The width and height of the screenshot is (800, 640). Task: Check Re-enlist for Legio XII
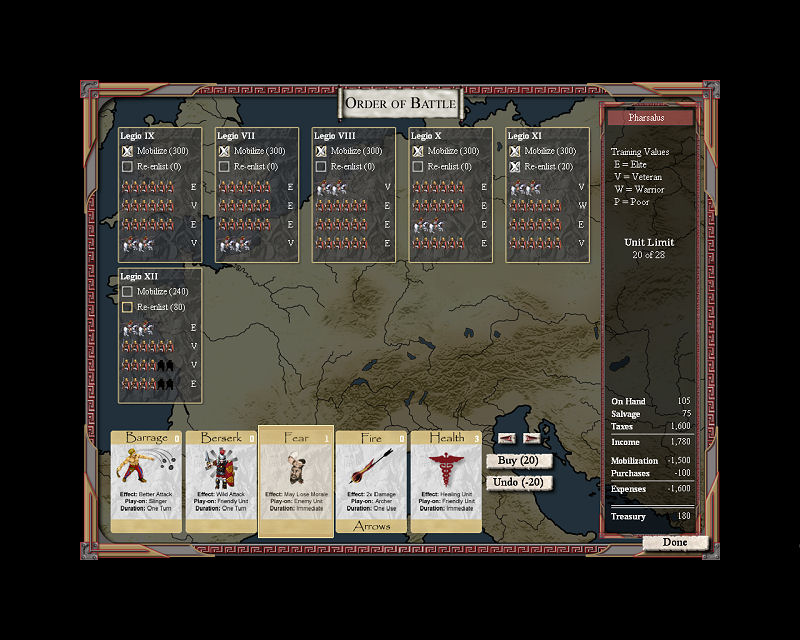tap(127, 307)
